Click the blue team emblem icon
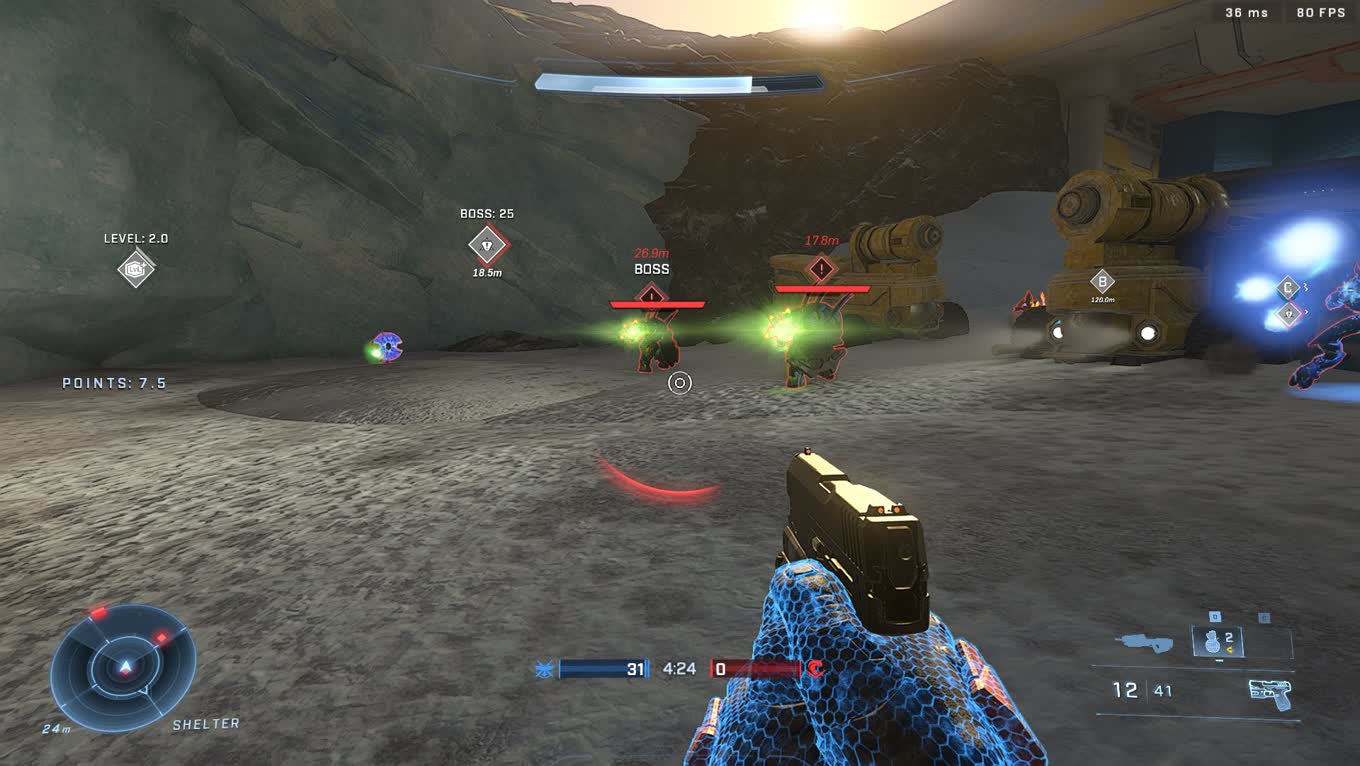 coord(545,669)
